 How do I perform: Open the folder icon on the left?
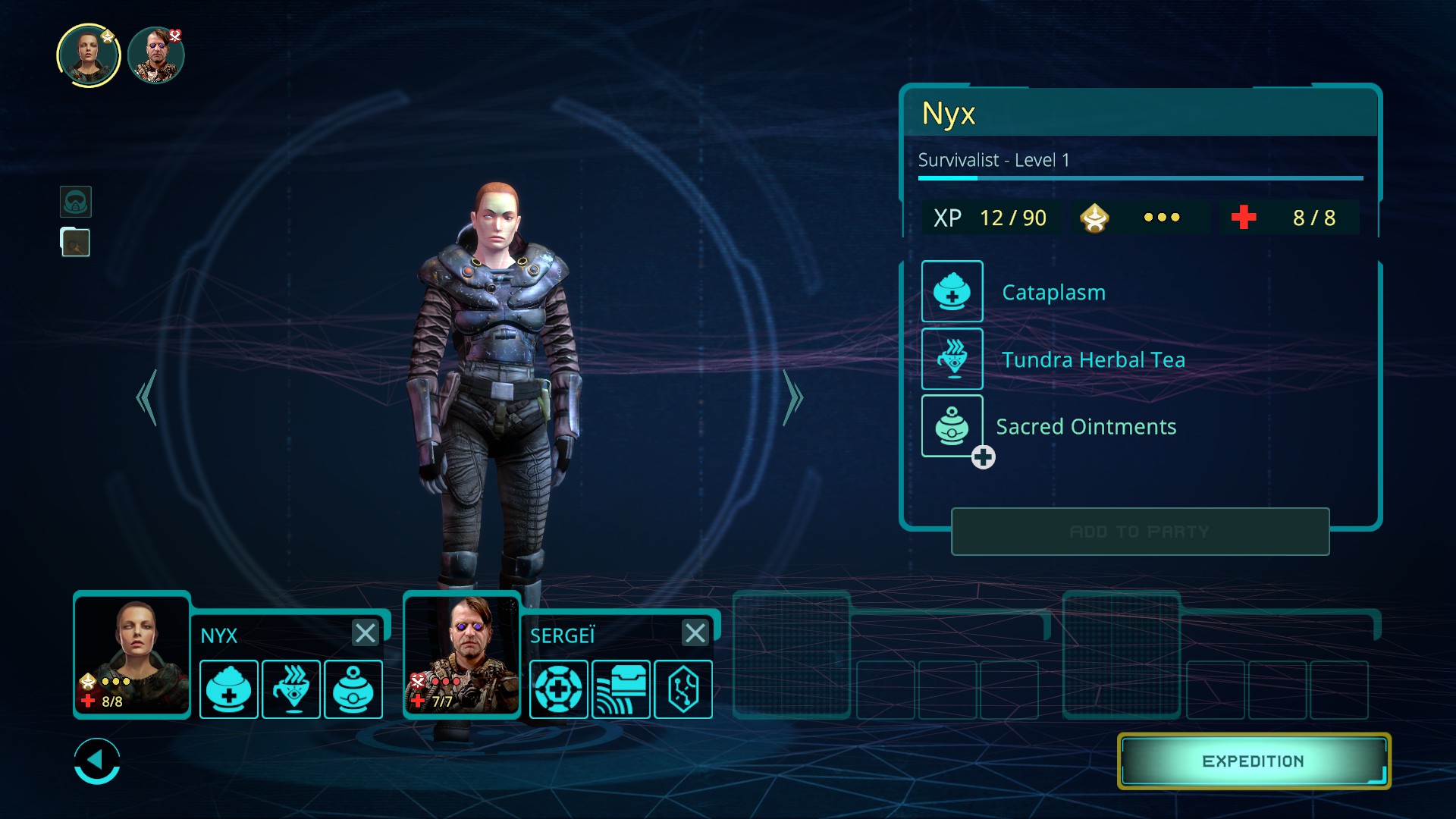[76, 243]
